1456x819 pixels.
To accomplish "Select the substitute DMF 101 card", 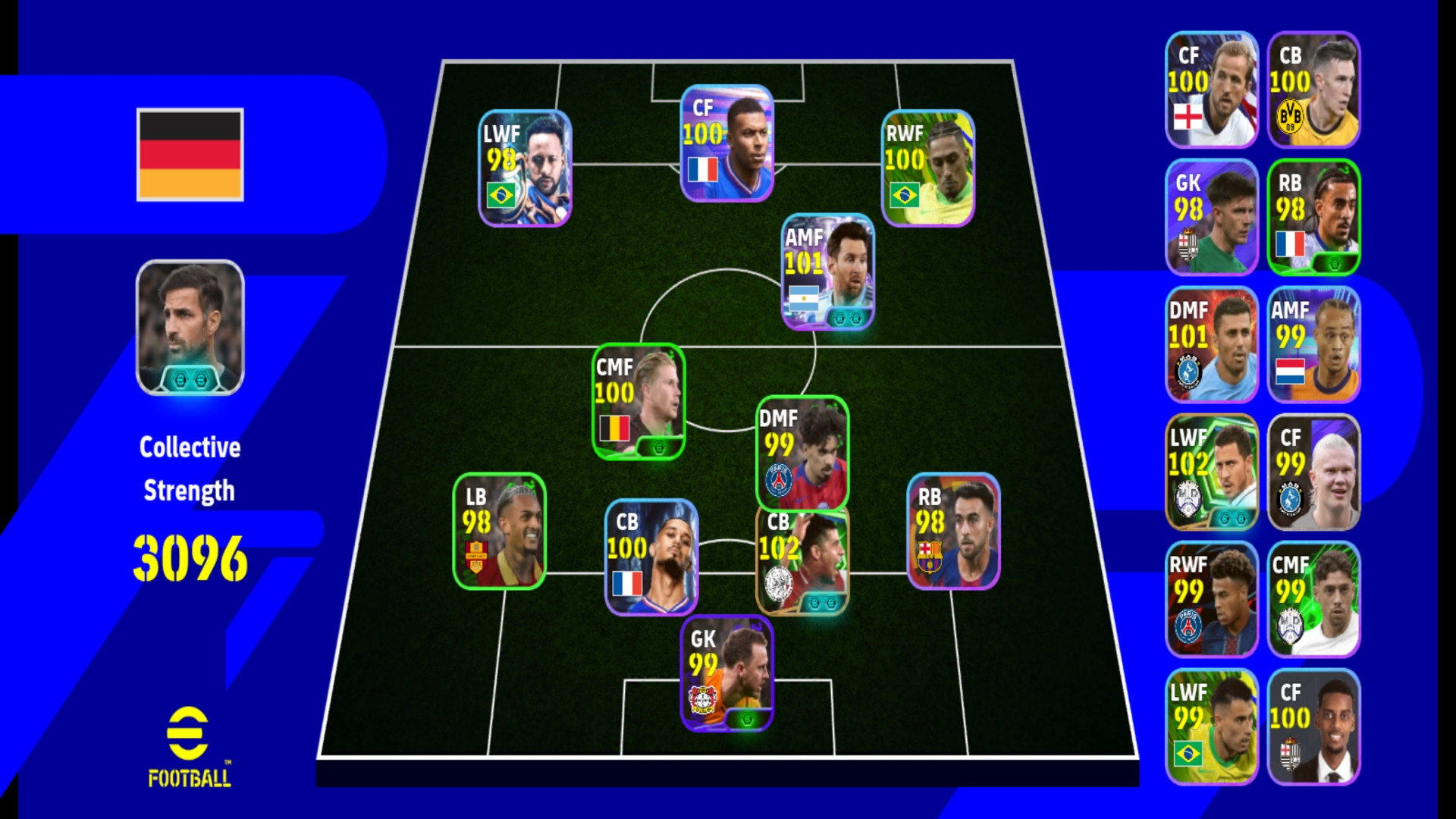I will [1211, 344].
